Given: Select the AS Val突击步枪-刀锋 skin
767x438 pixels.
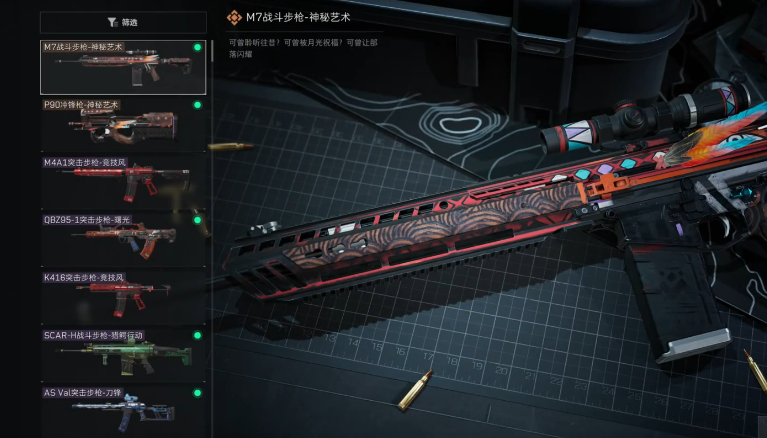Looking at the screenshot, I should coord(123,409).
